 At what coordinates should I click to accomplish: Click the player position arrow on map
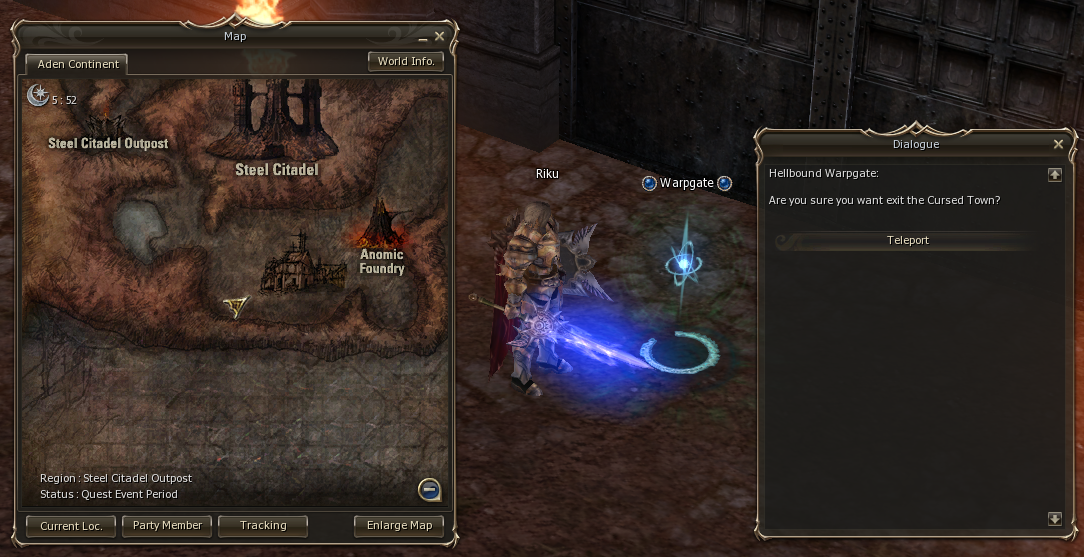[236, 307]
